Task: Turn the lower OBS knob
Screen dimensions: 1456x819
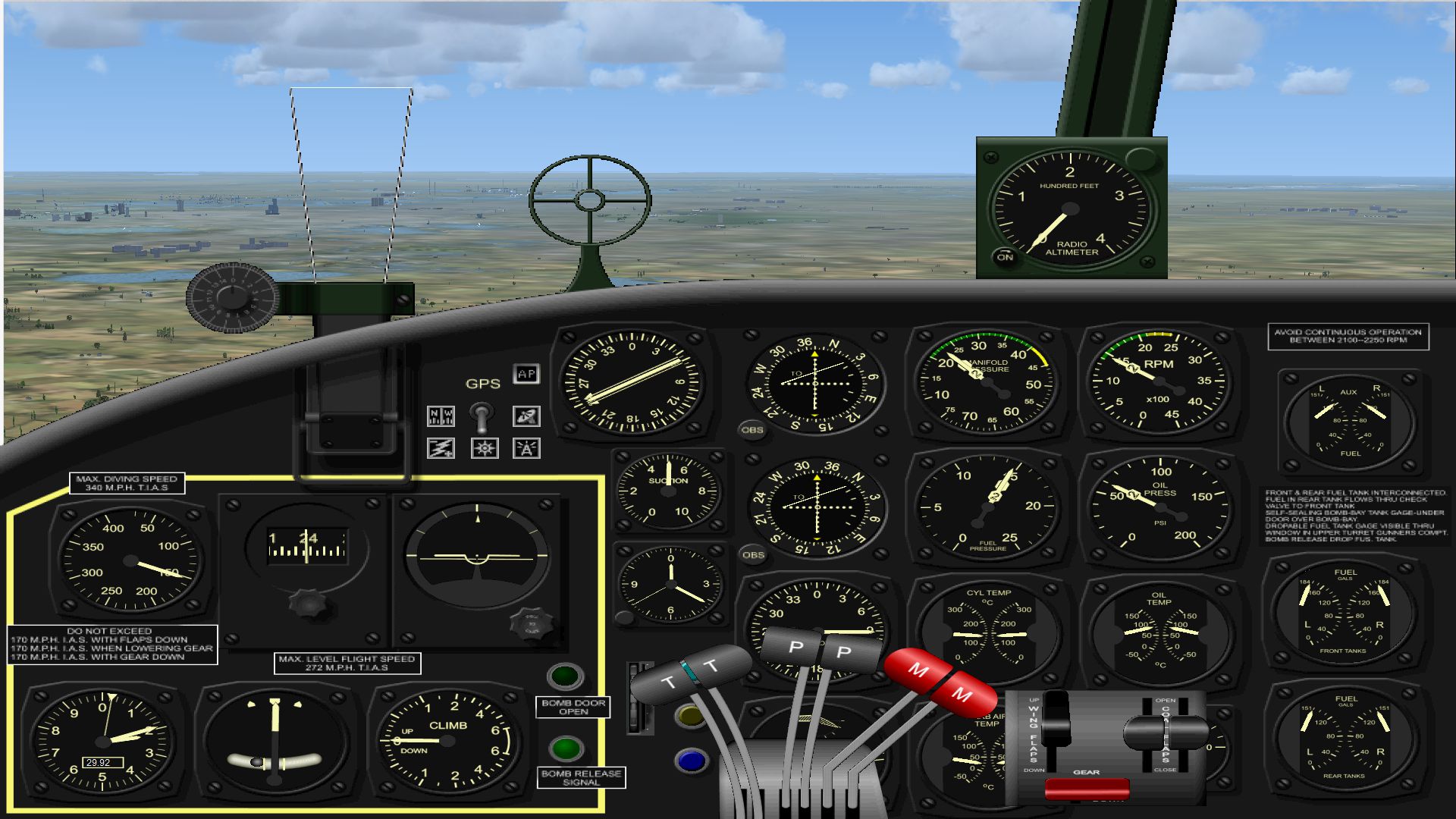Action: [753, 555]
